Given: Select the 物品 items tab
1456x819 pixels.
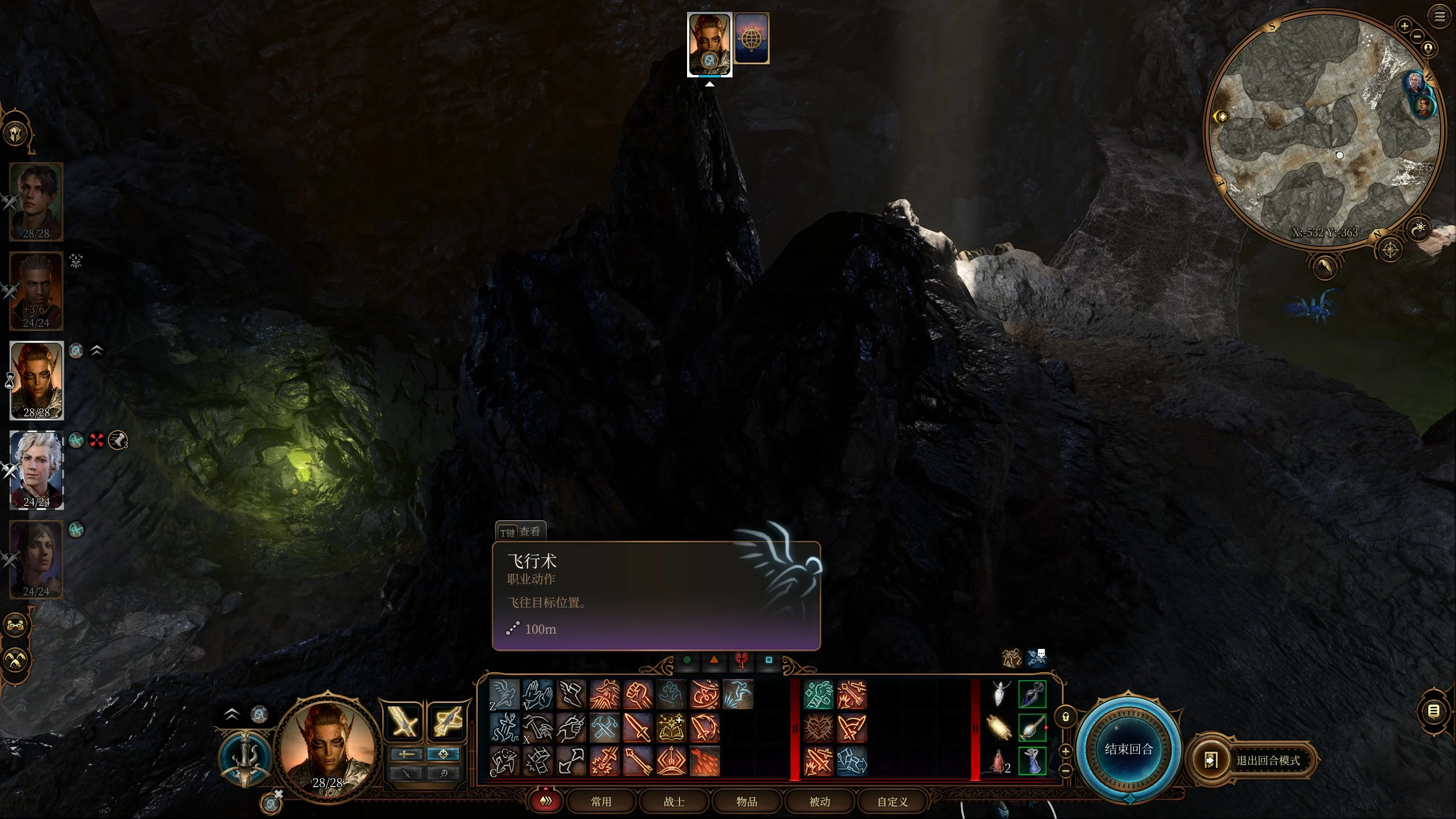Looking at the screenshot, I should pyautogui.click(x=746, y=801).
